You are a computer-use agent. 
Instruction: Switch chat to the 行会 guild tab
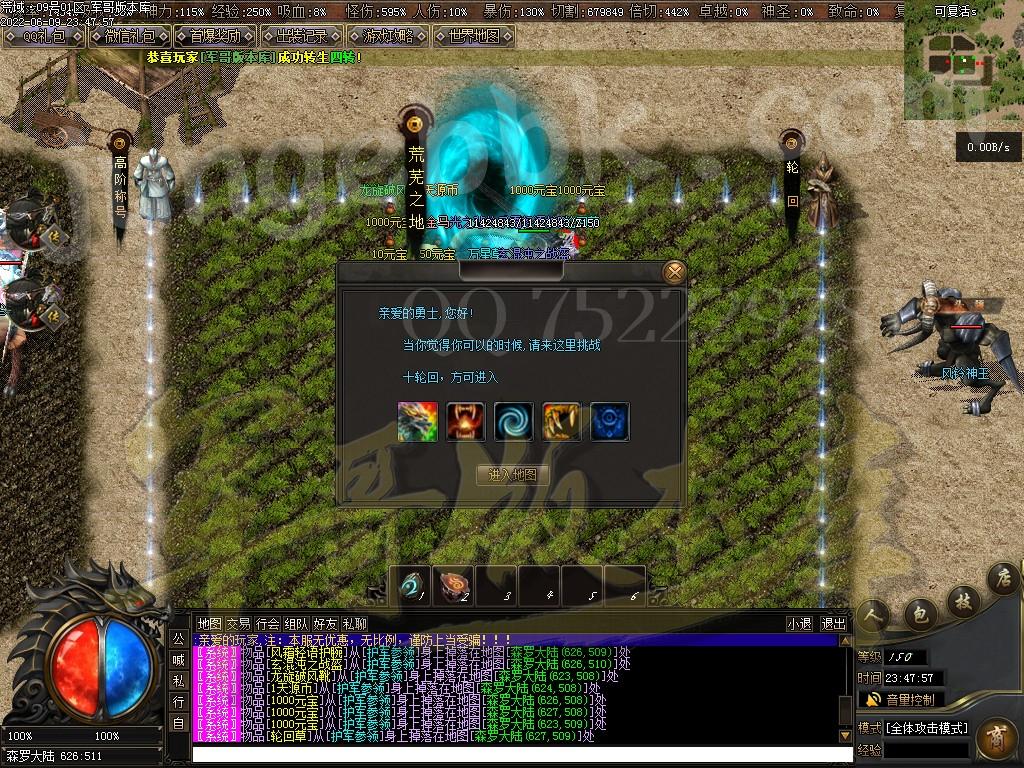click(x=268, y=623)
